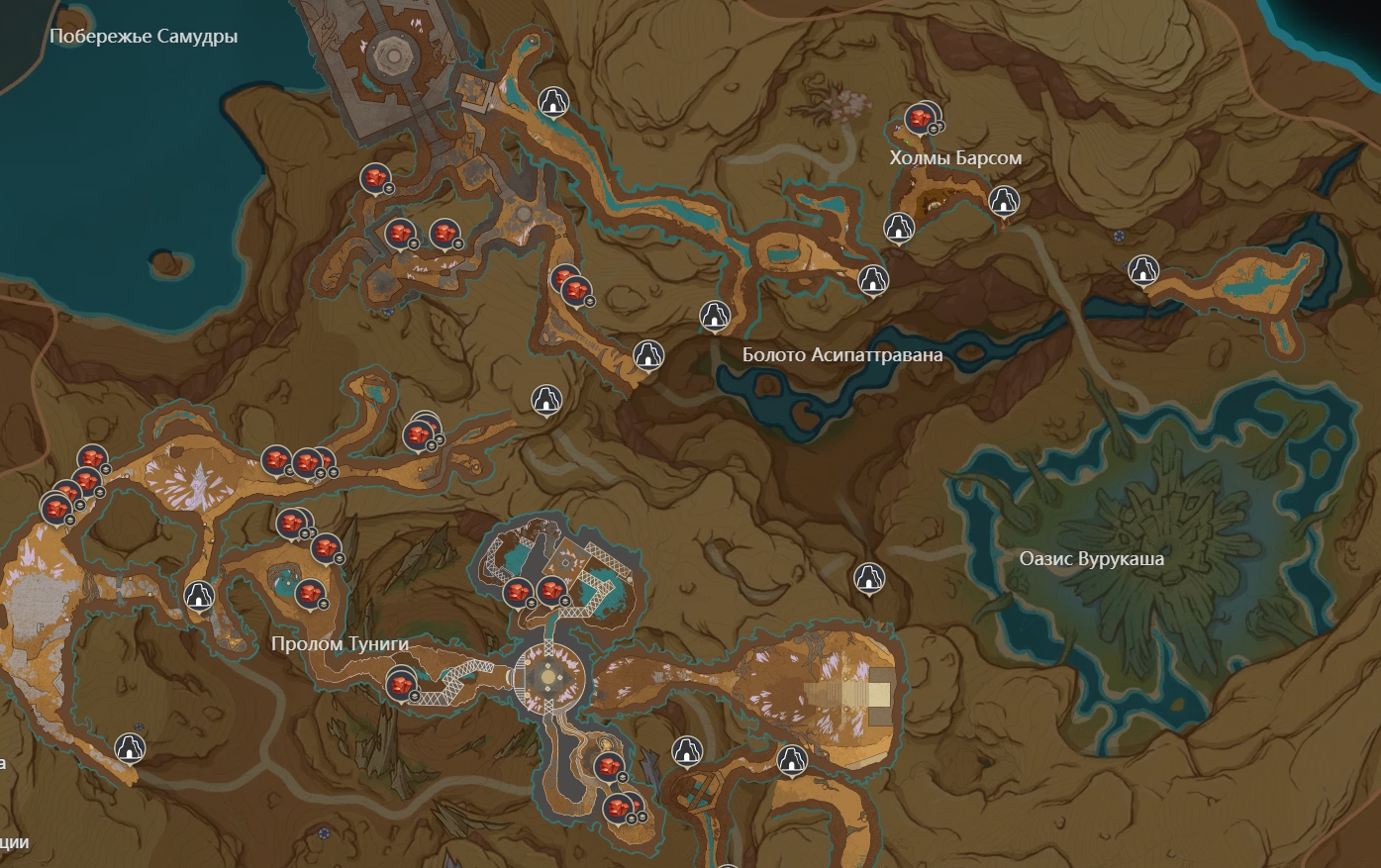Choose chest marker directly above Пролом Туниги label
This screenshot has height=868, width=1381.
(310, 594)
